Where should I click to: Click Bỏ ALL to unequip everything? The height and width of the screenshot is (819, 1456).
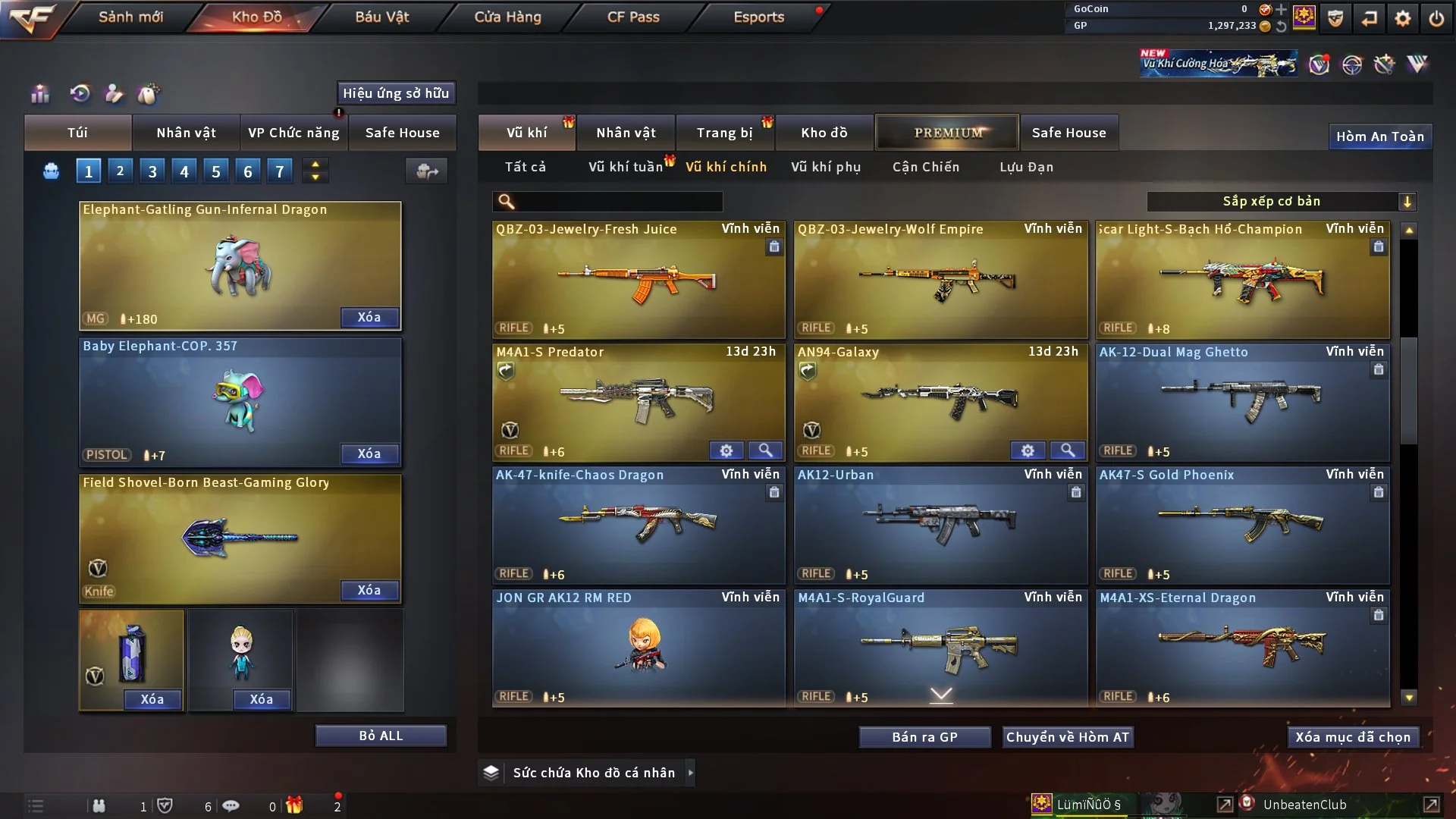pos(381,736)
